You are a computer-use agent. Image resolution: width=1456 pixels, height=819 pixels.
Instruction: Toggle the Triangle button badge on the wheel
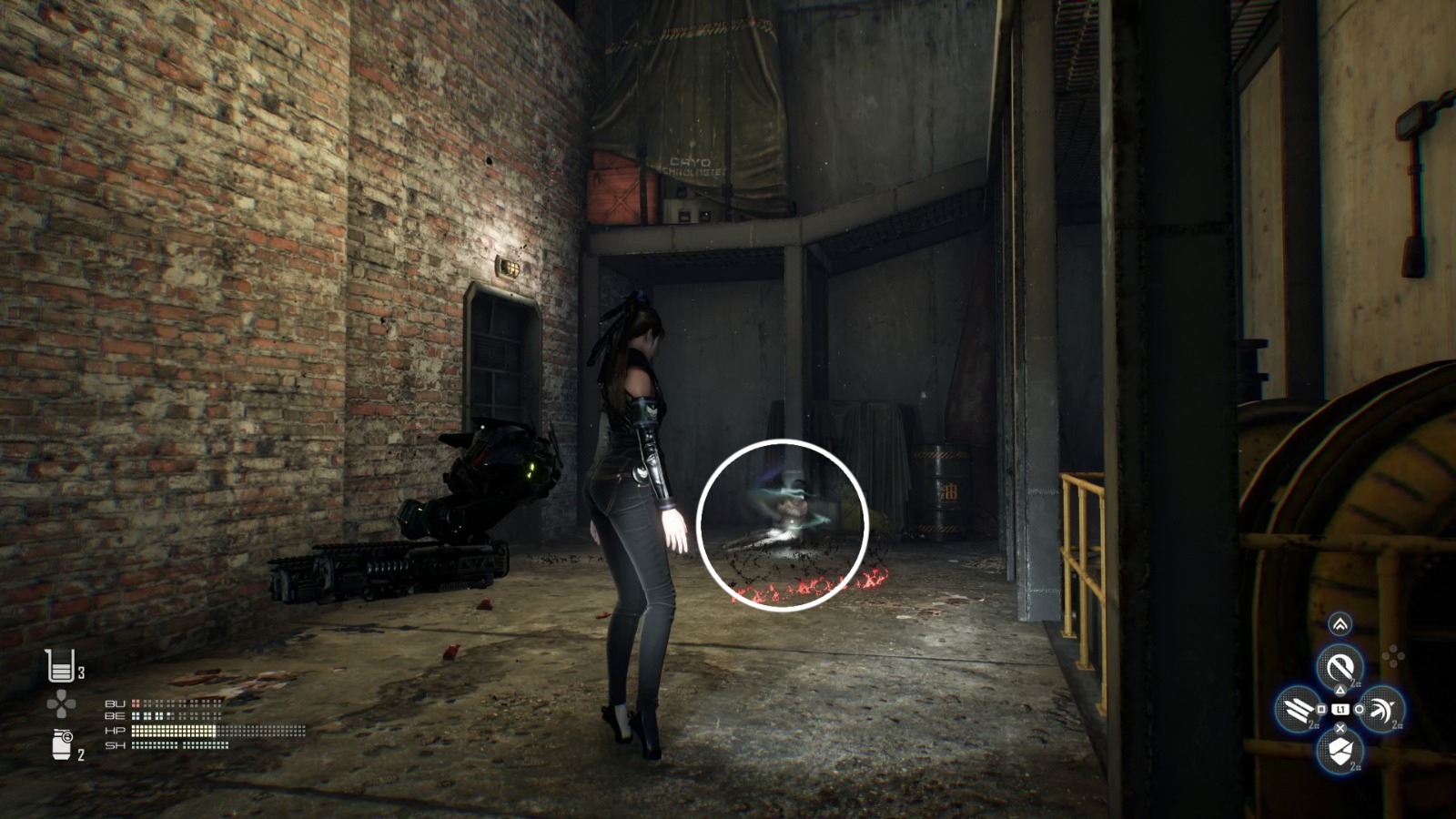tap(1340, 691)
